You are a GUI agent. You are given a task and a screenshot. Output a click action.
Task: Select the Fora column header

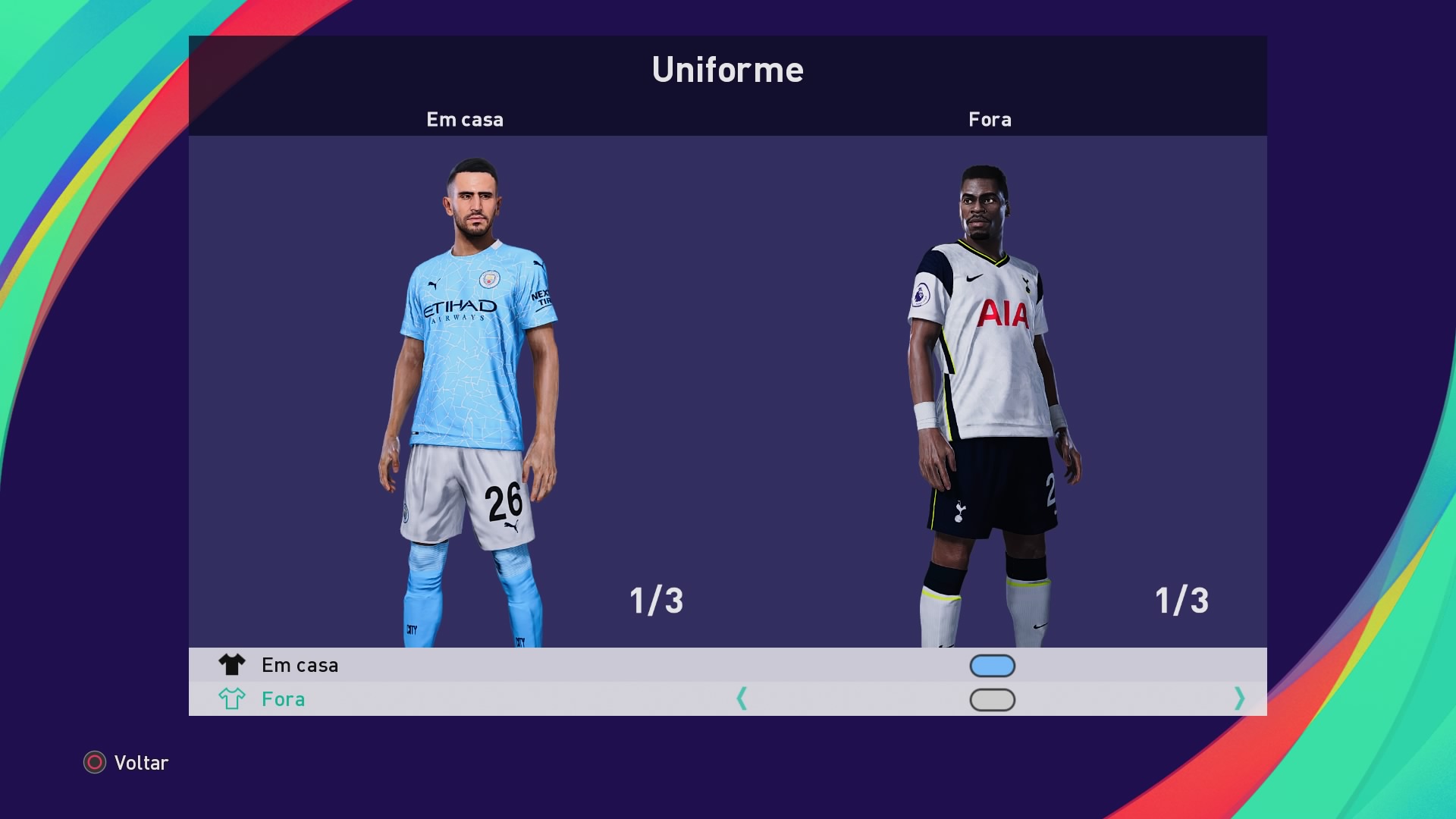(x=990, y=119)
